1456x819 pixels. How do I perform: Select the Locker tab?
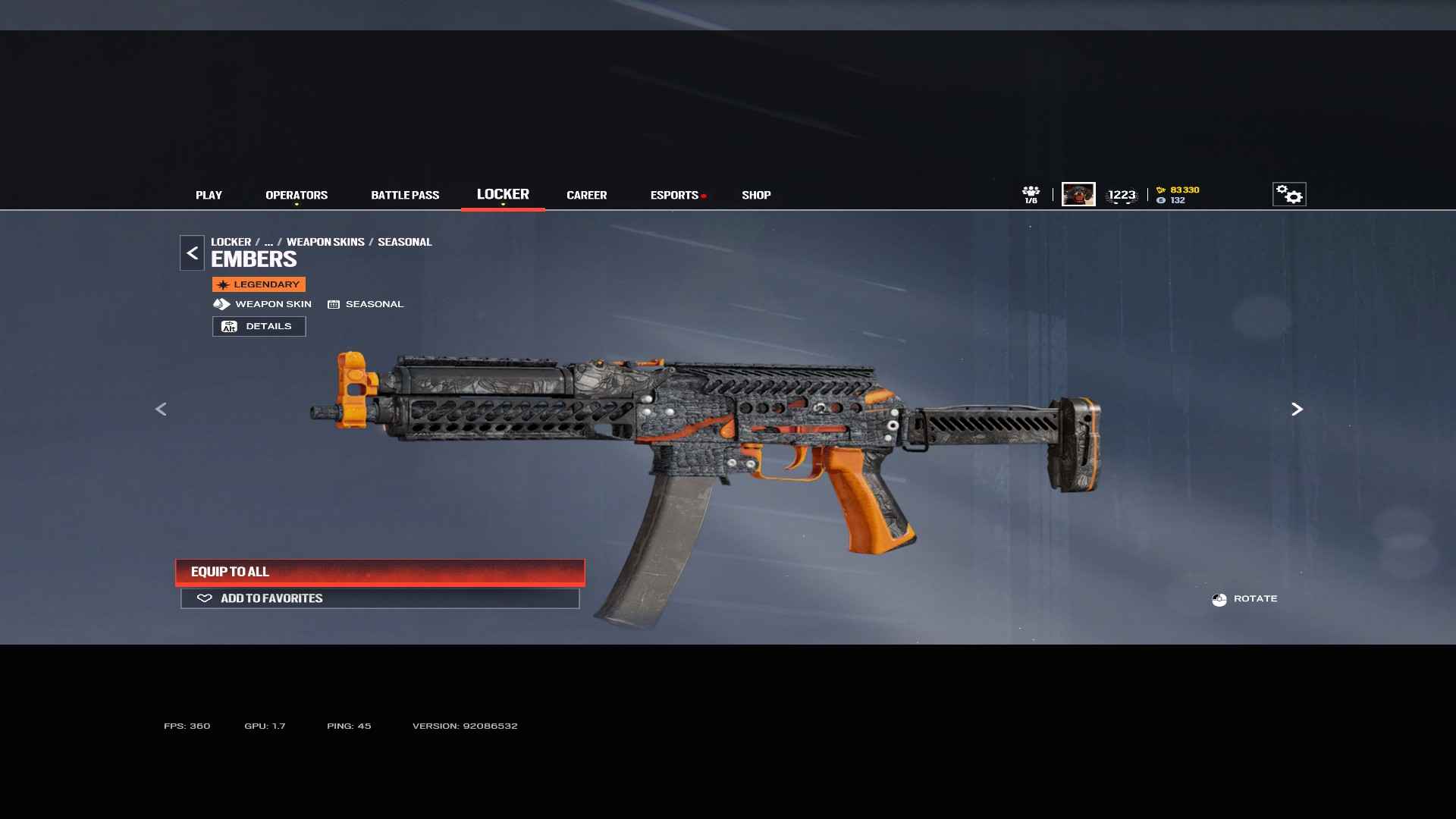503,194
